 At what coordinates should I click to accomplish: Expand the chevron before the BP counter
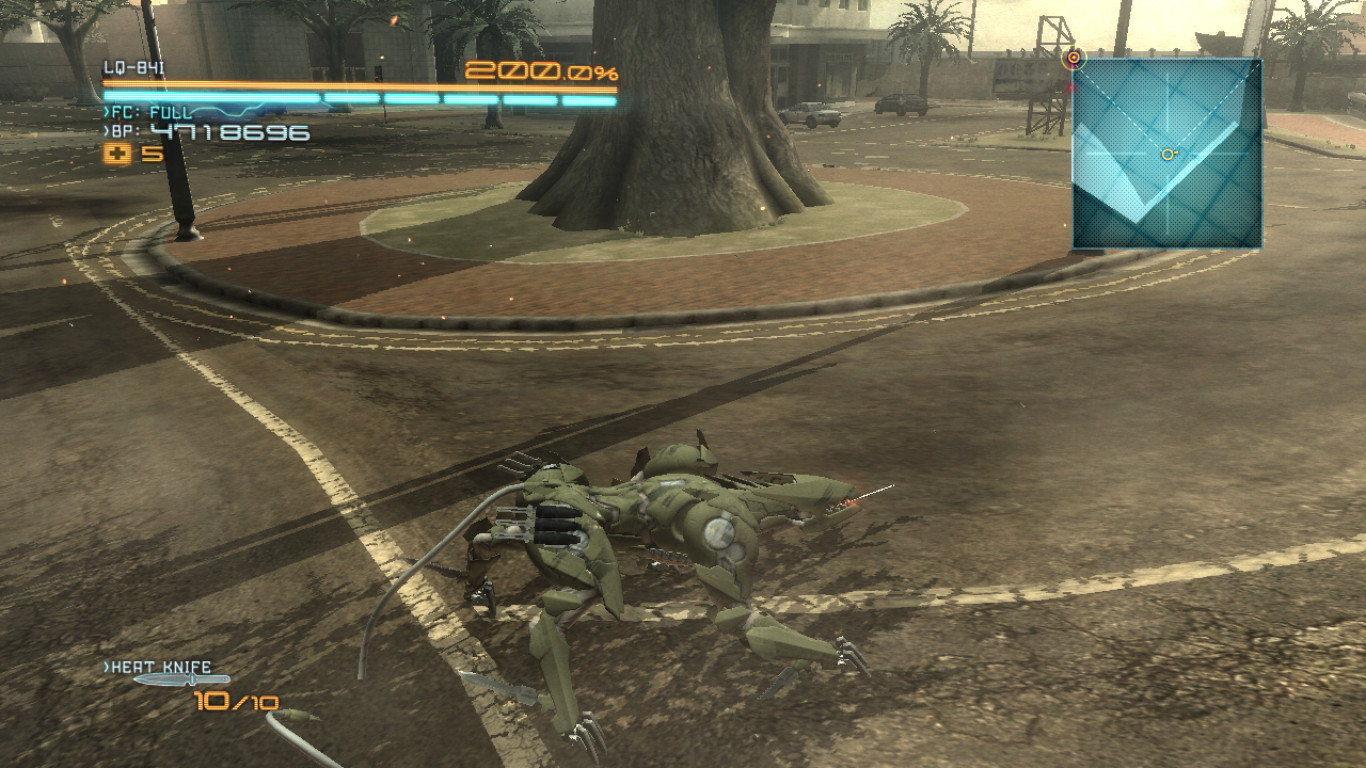click(x=105, y=130)
